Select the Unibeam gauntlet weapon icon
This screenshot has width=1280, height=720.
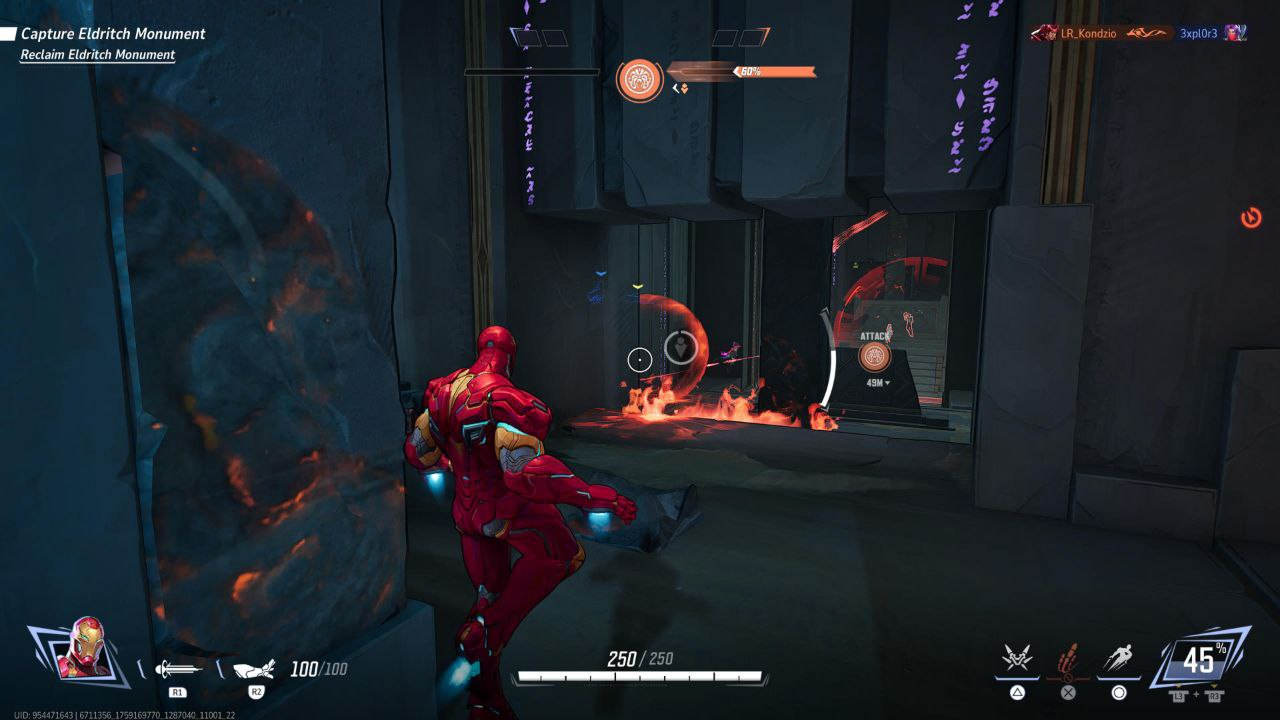coord(254,669)
